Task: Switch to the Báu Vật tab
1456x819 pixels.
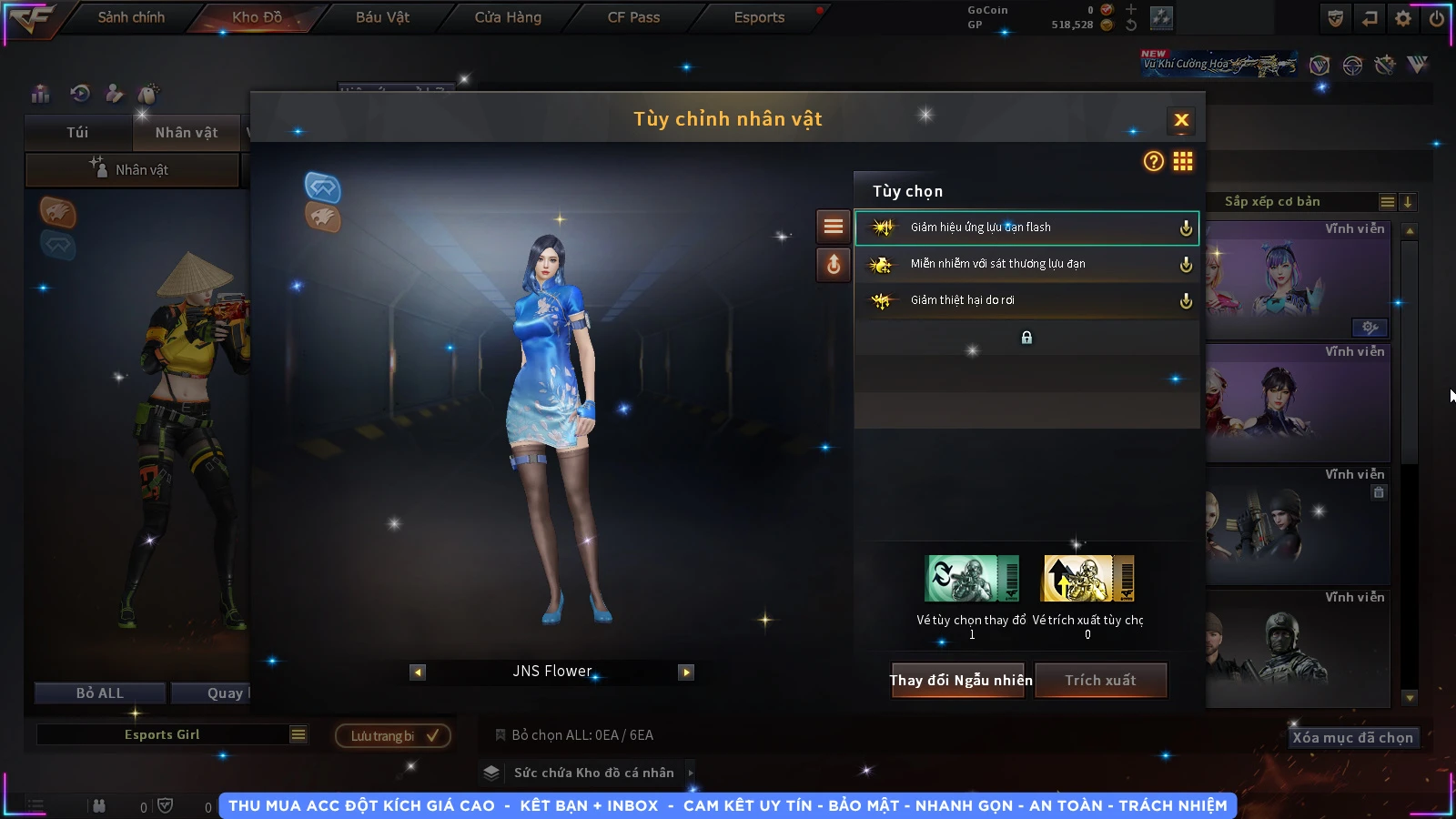Action: point(382,17)
